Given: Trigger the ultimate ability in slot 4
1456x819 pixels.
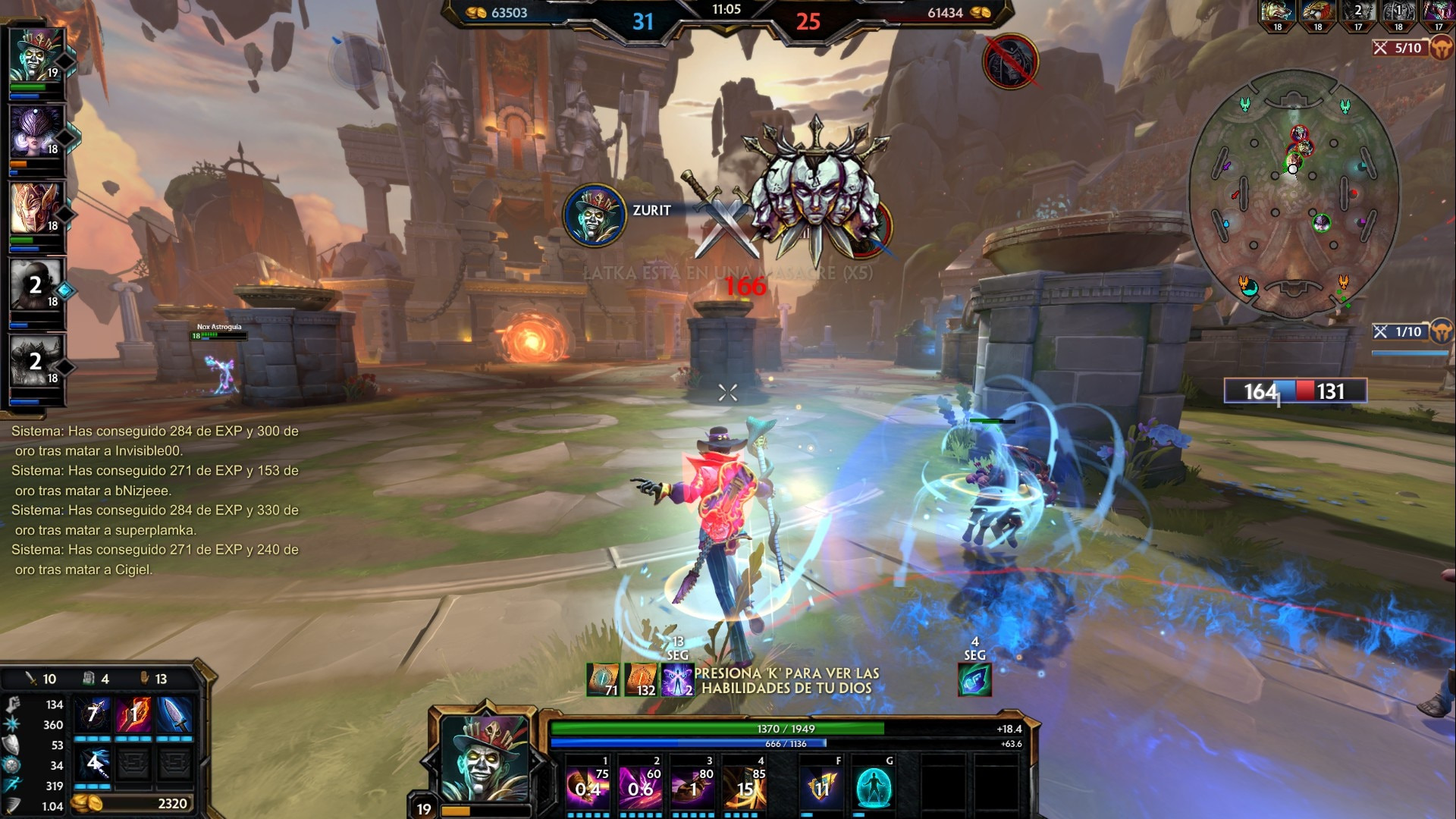Looking at the screenshot, I should [x=745, y=786].
